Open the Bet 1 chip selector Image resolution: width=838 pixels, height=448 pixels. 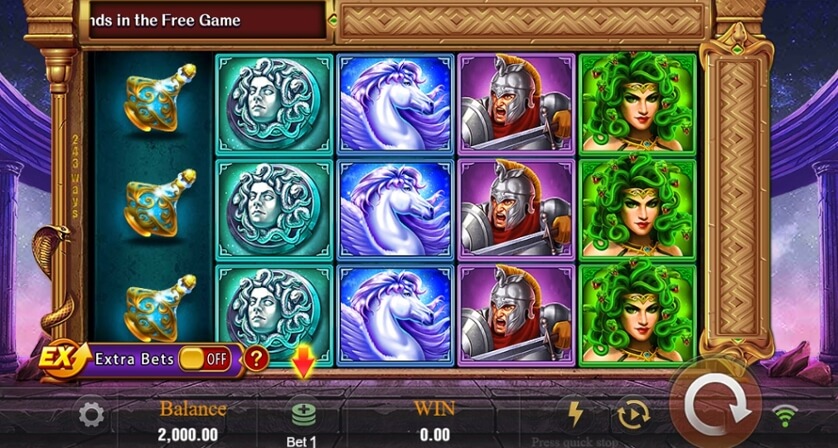pos(303,414)
